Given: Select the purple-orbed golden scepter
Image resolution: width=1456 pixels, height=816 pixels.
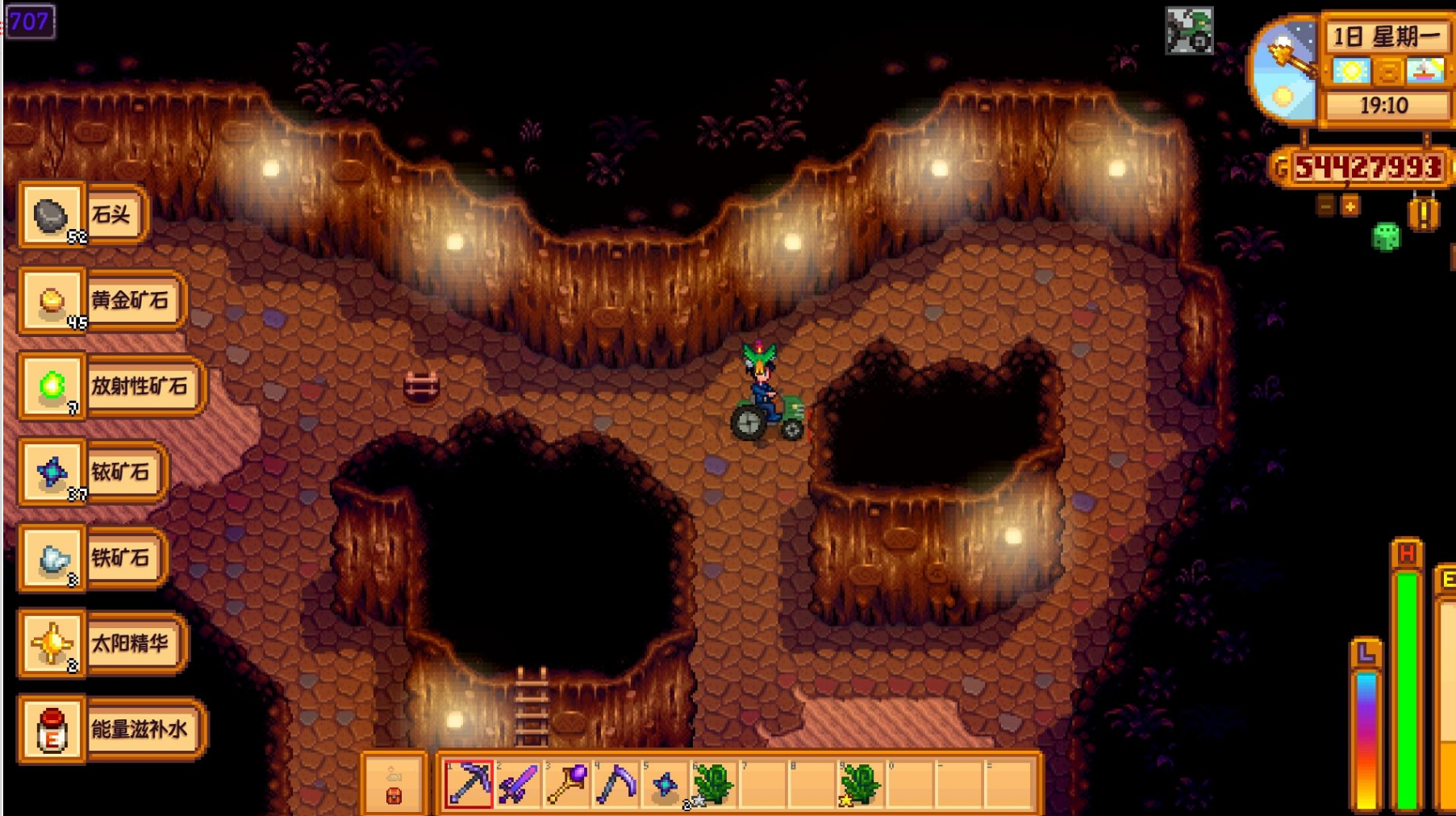Looking at the screenshot, I should pos(567,783).
